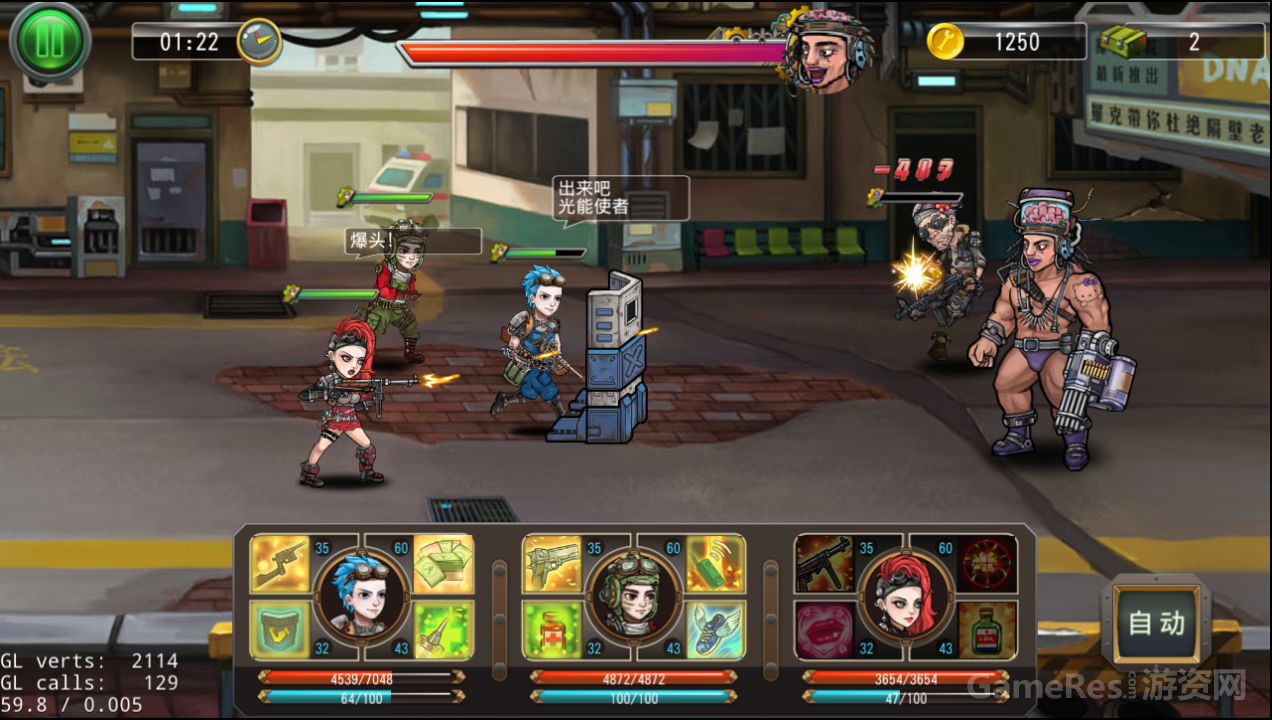
Task: Activate the submachine gun skill
Action: point(824,564)
